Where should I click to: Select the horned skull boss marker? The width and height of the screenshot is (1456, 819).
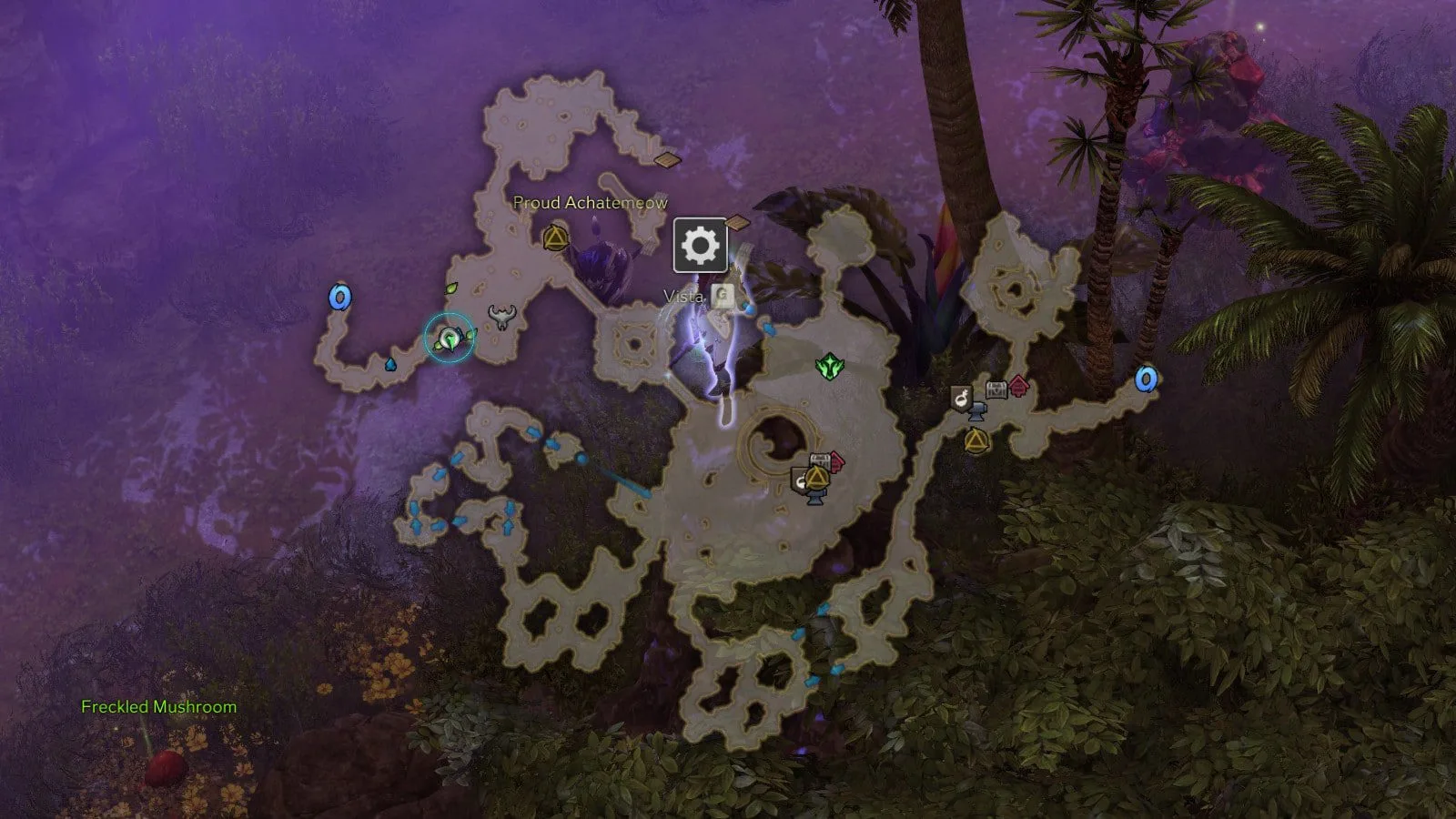500,317
